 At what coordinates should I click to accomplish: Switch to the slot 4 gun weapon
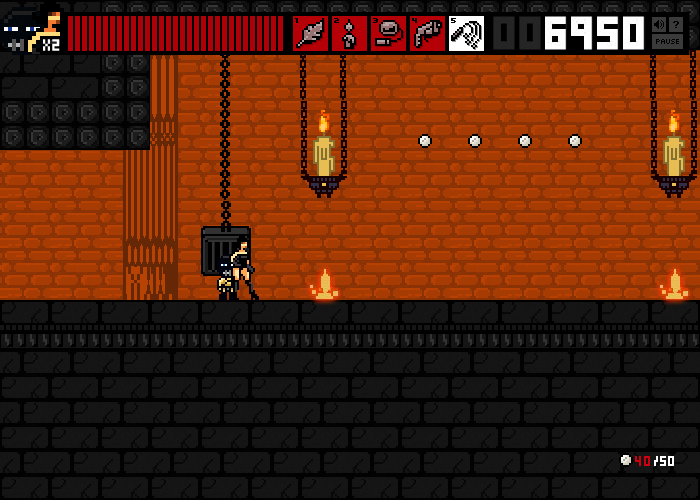tap(427, 33)
